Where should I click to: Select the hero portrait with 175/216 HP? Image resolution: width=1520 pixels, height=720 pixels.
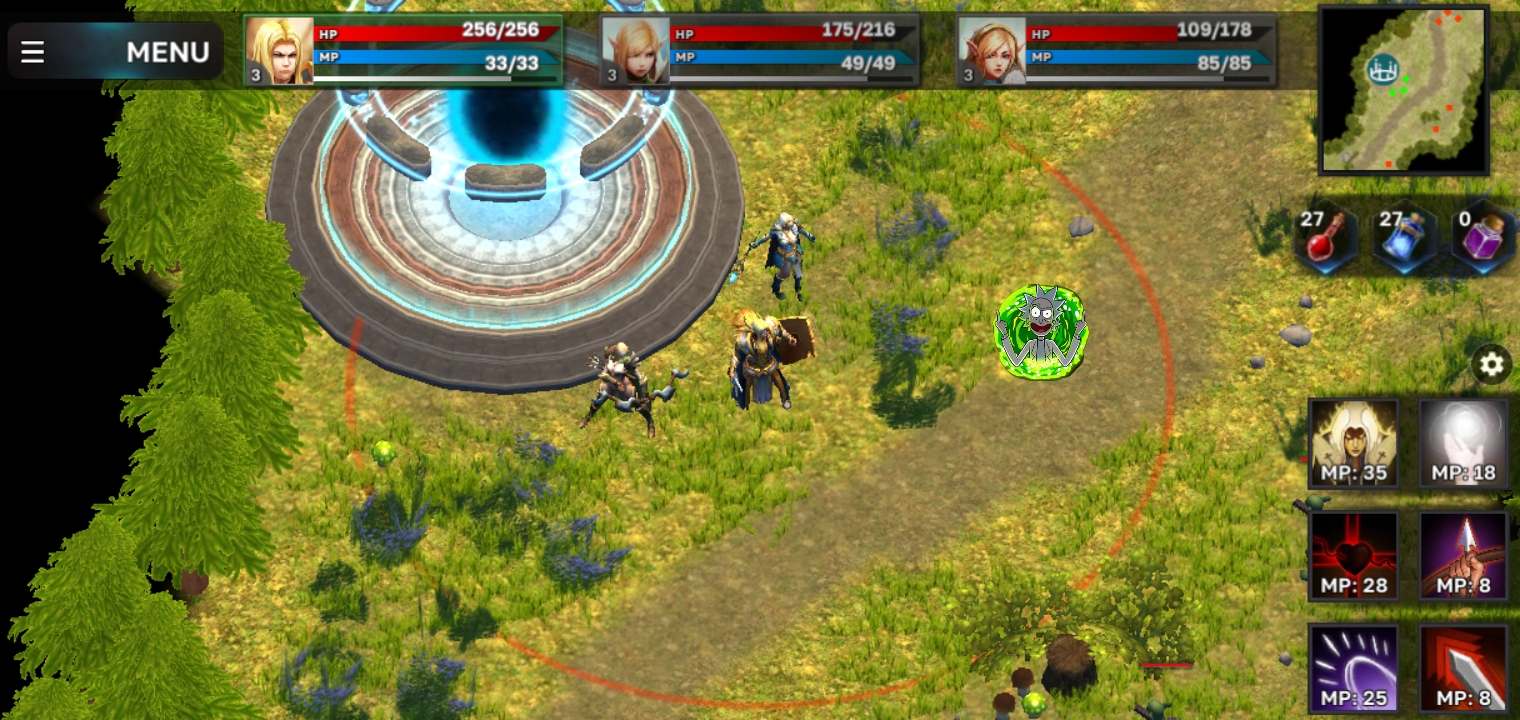(x=635, y=51)
